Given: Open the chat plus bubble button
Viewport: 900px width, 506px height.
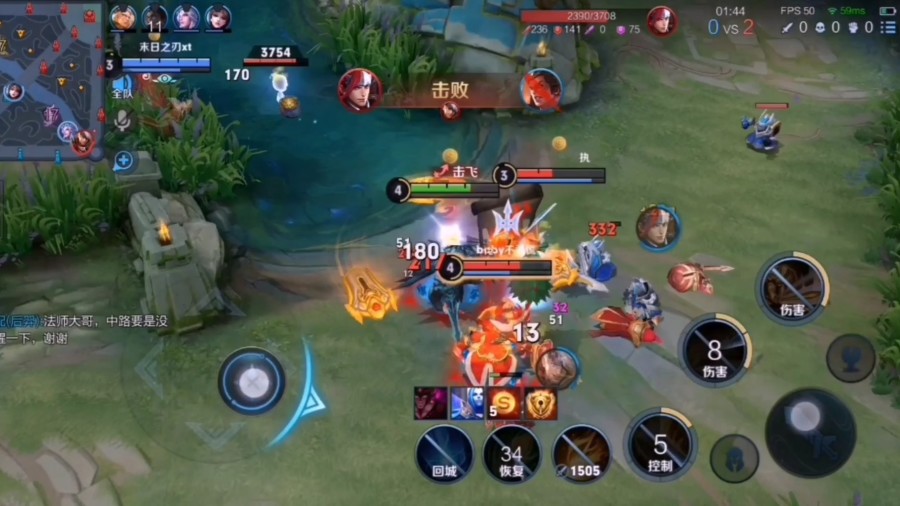Looking at the screenshot, I should 123,160.
